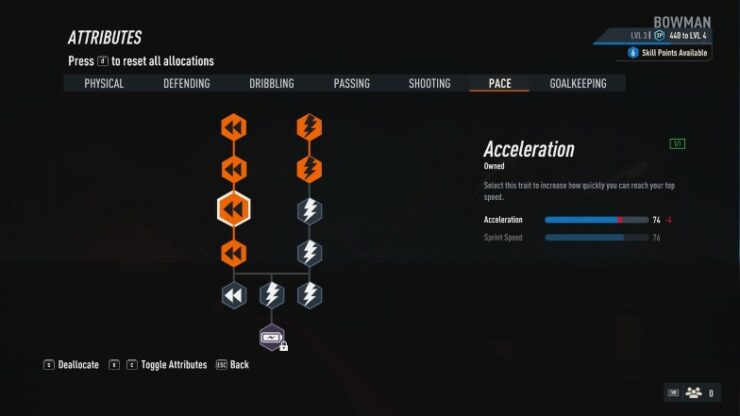740x416 pixels.
Task: Select the grey unowned double-arrow acceleration node
Action: coord(233,295)
